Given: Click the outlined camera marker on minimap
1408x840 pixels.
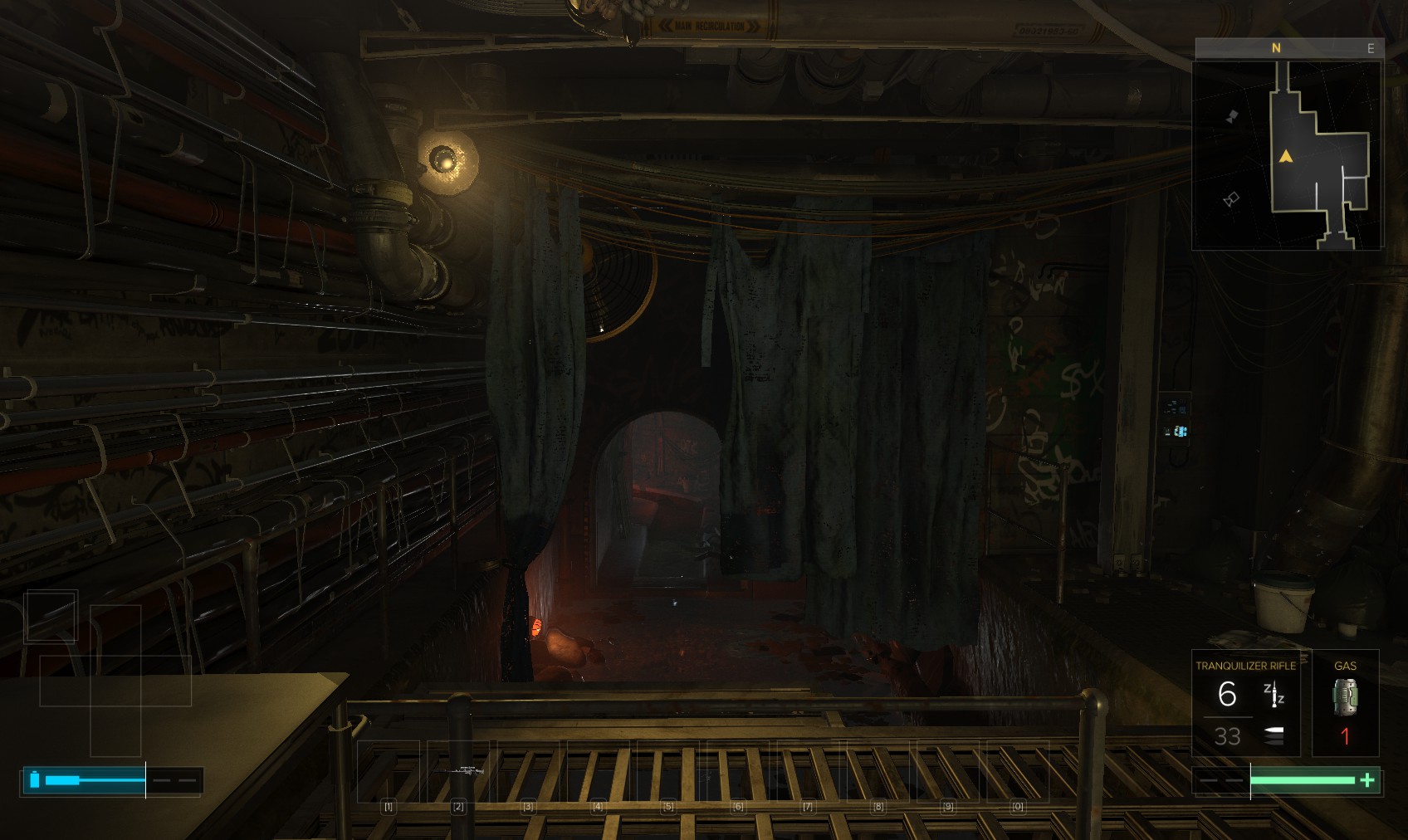Looking at the screenshot, I should pos(1231,199).
